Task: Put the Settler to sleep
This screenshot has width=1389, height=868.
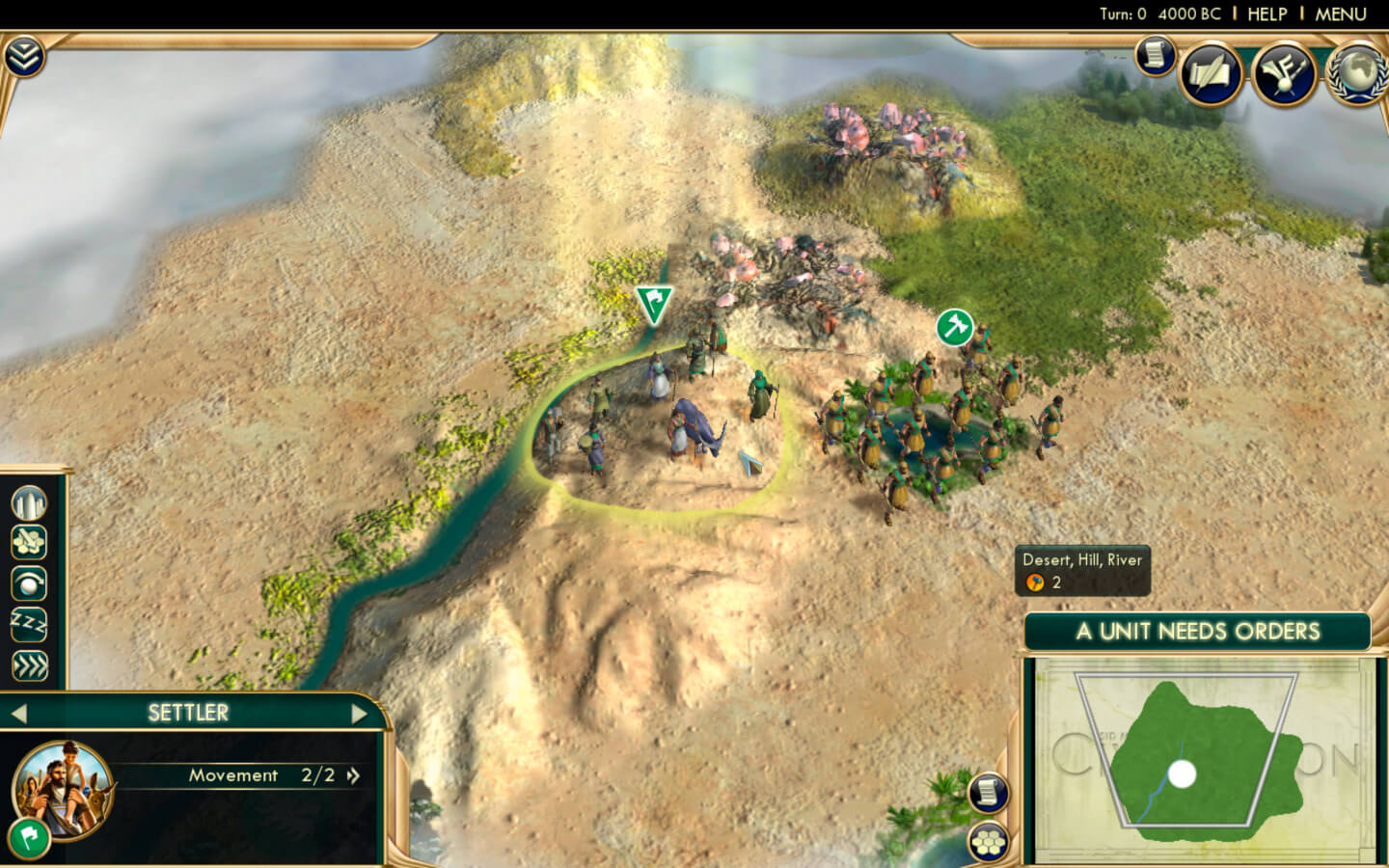Action: (x=29, y=625)
